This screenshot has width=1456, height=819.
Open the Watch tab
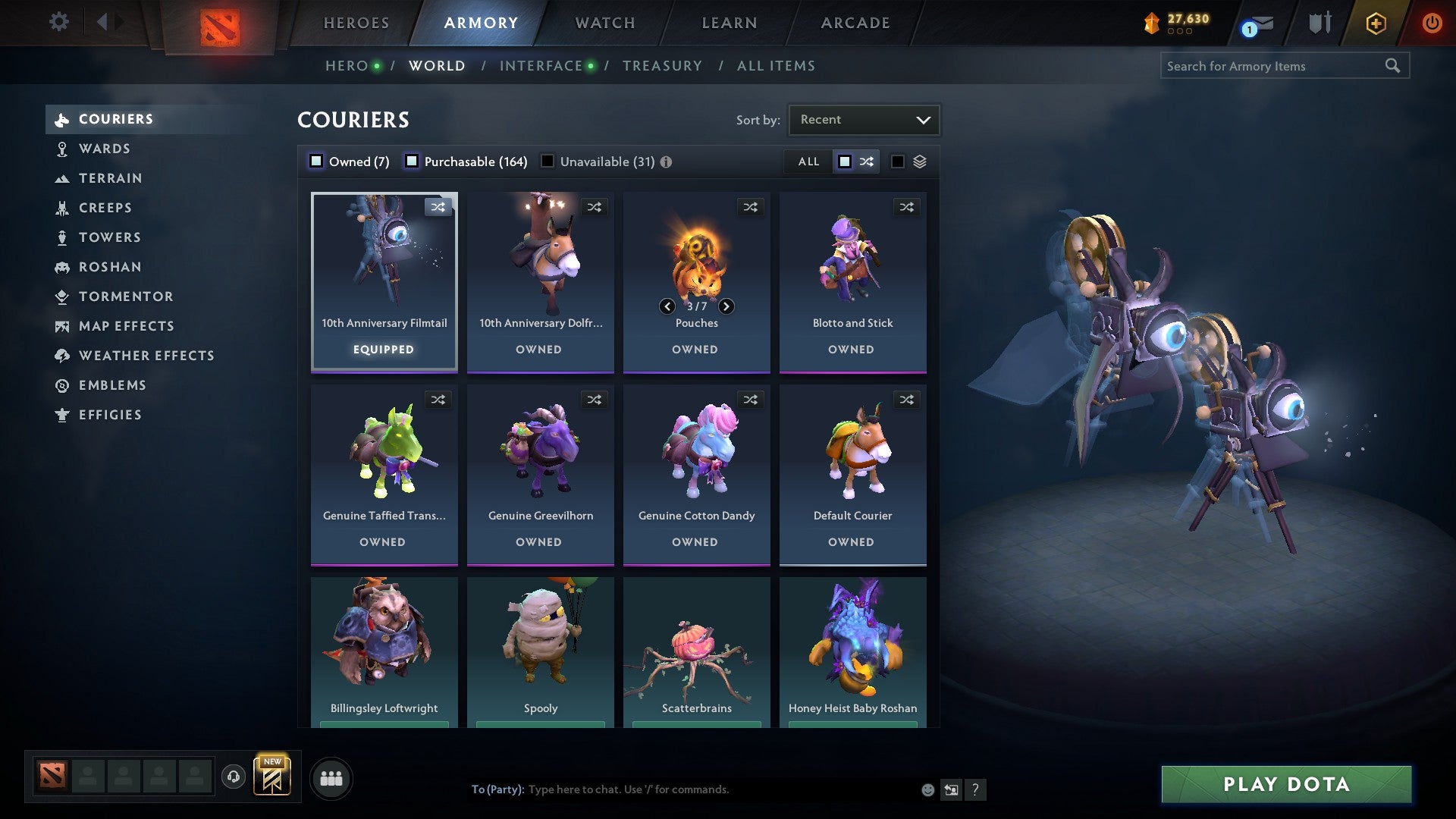604,23
